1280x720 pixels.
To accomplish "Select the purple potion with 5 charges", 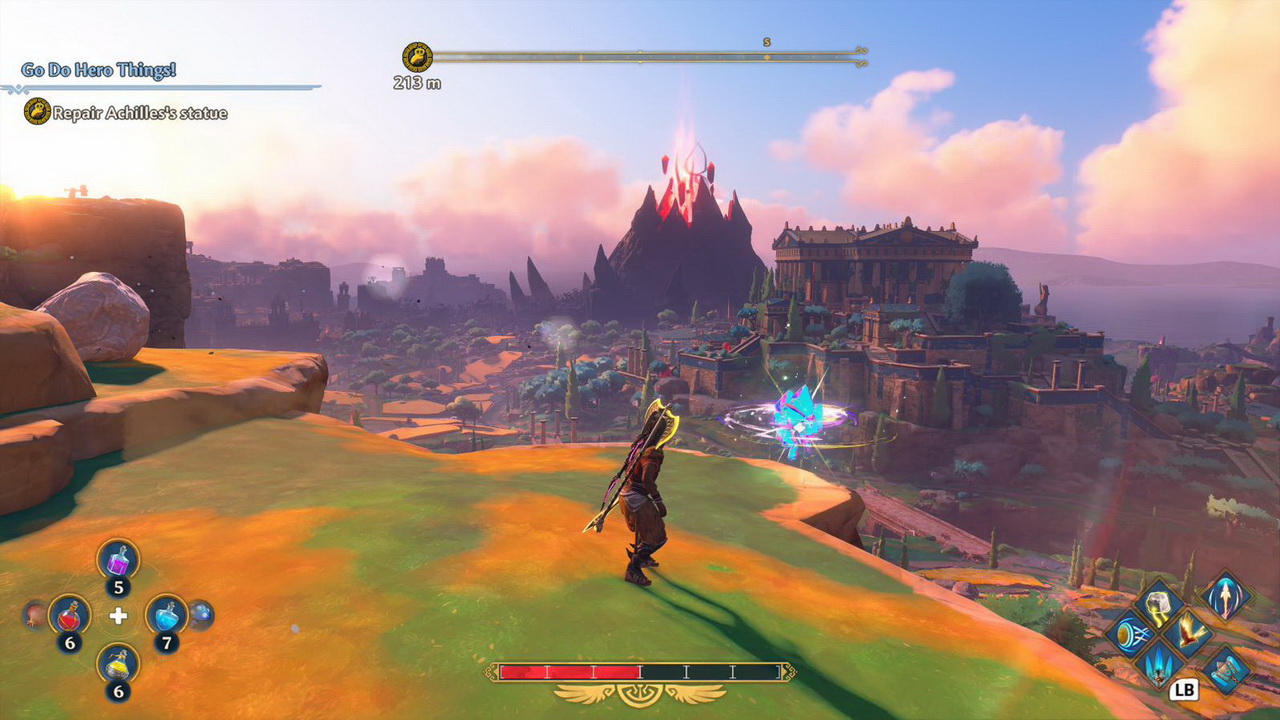I will tap(118, 558).
